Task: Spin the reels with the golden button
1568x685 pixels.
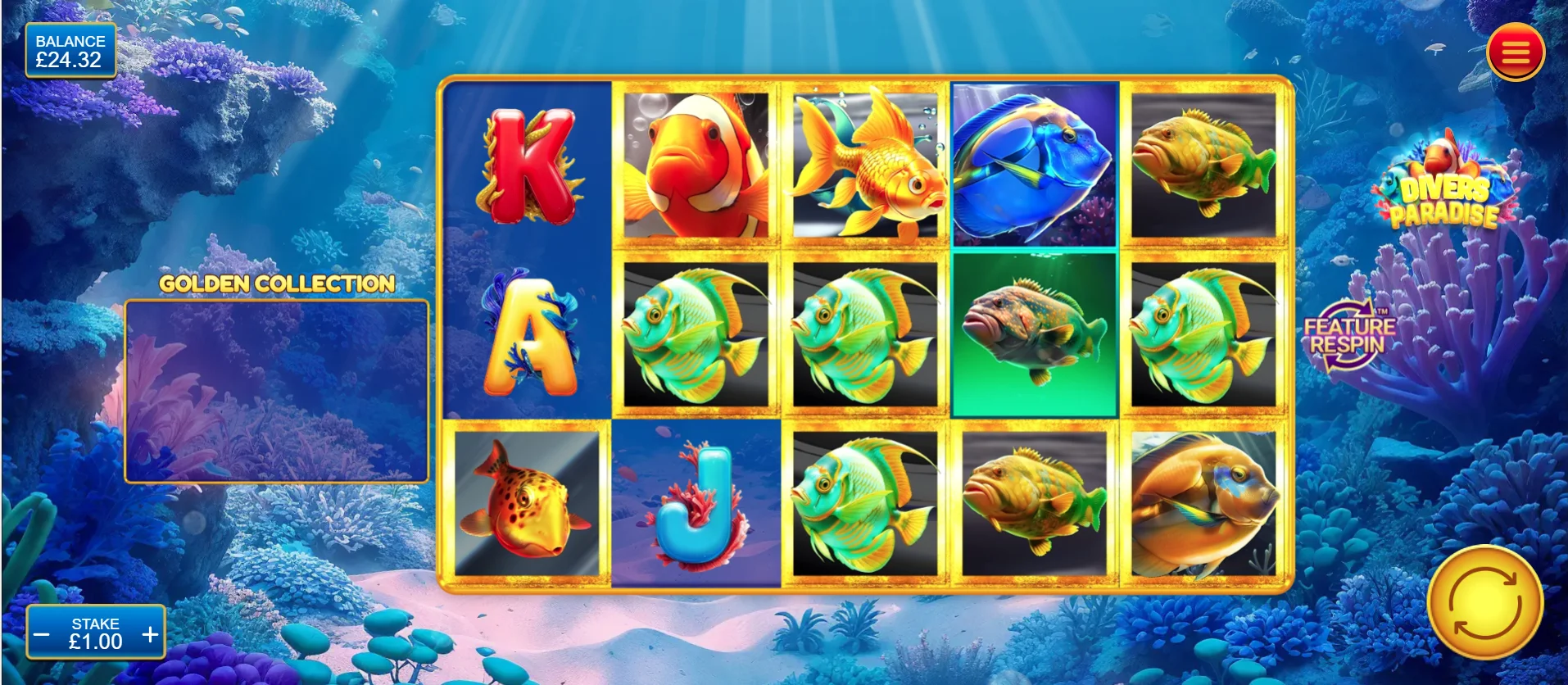Action: coord(1484,603)
